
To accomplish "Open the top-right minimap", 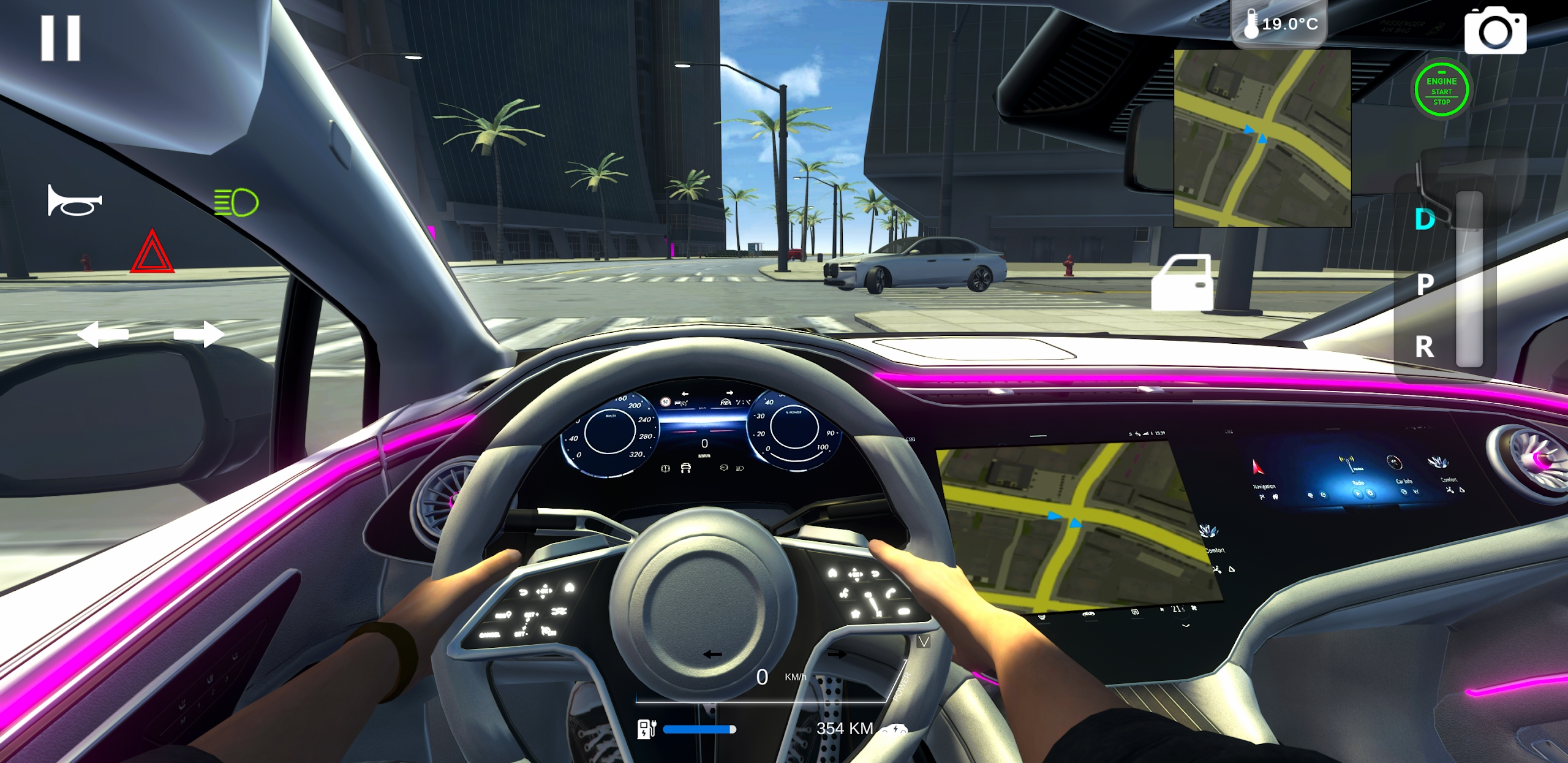I will [x=1262, y=138].
